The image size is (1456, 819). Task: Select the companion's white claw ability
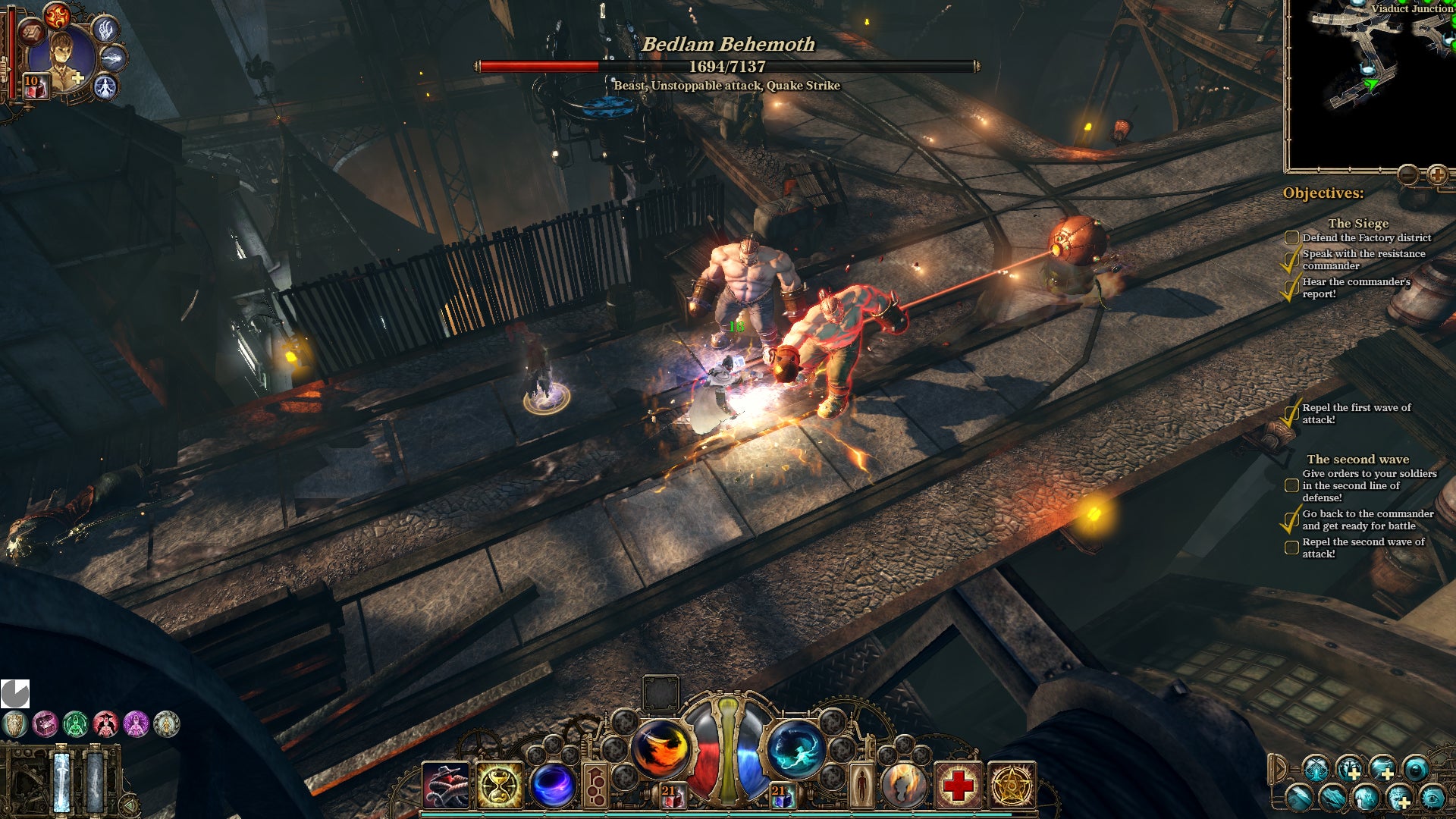pos(105,30)
